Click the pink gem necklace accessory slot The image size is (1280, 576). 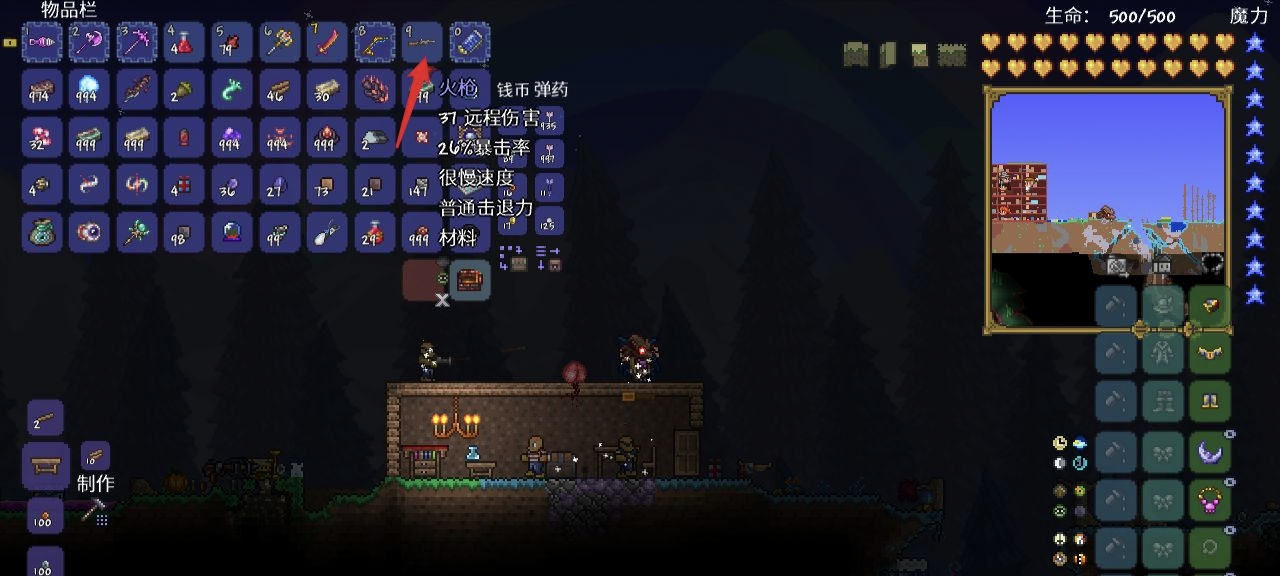coord(1210,499)
